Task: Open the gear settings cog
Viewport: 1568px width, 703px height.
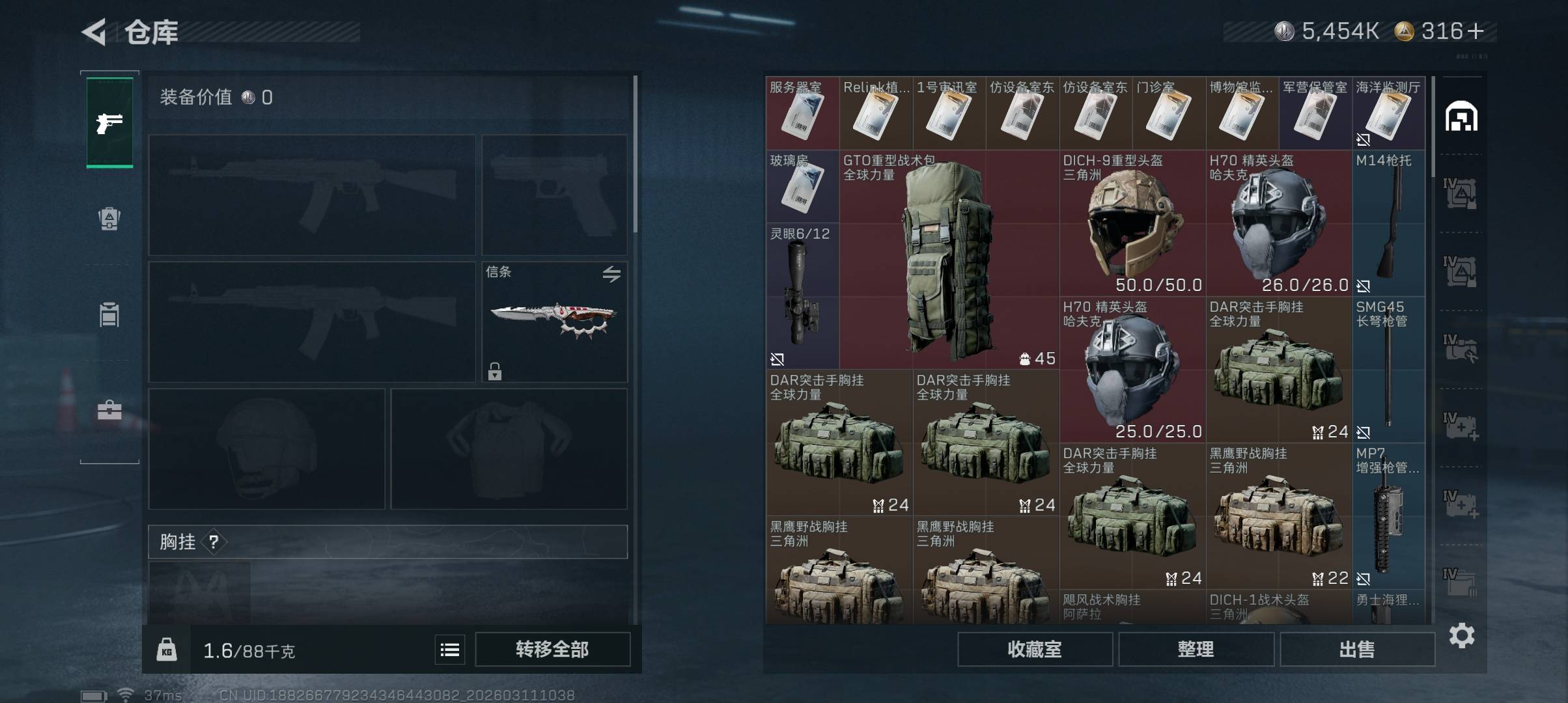Action: 1462,635
